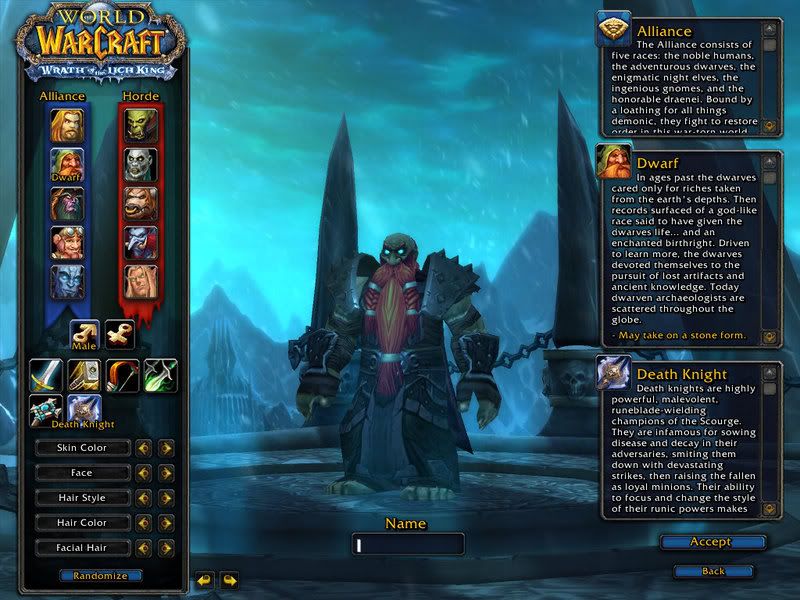
Task: Pick the Tauren race portrait
Action: pos(140,204)
